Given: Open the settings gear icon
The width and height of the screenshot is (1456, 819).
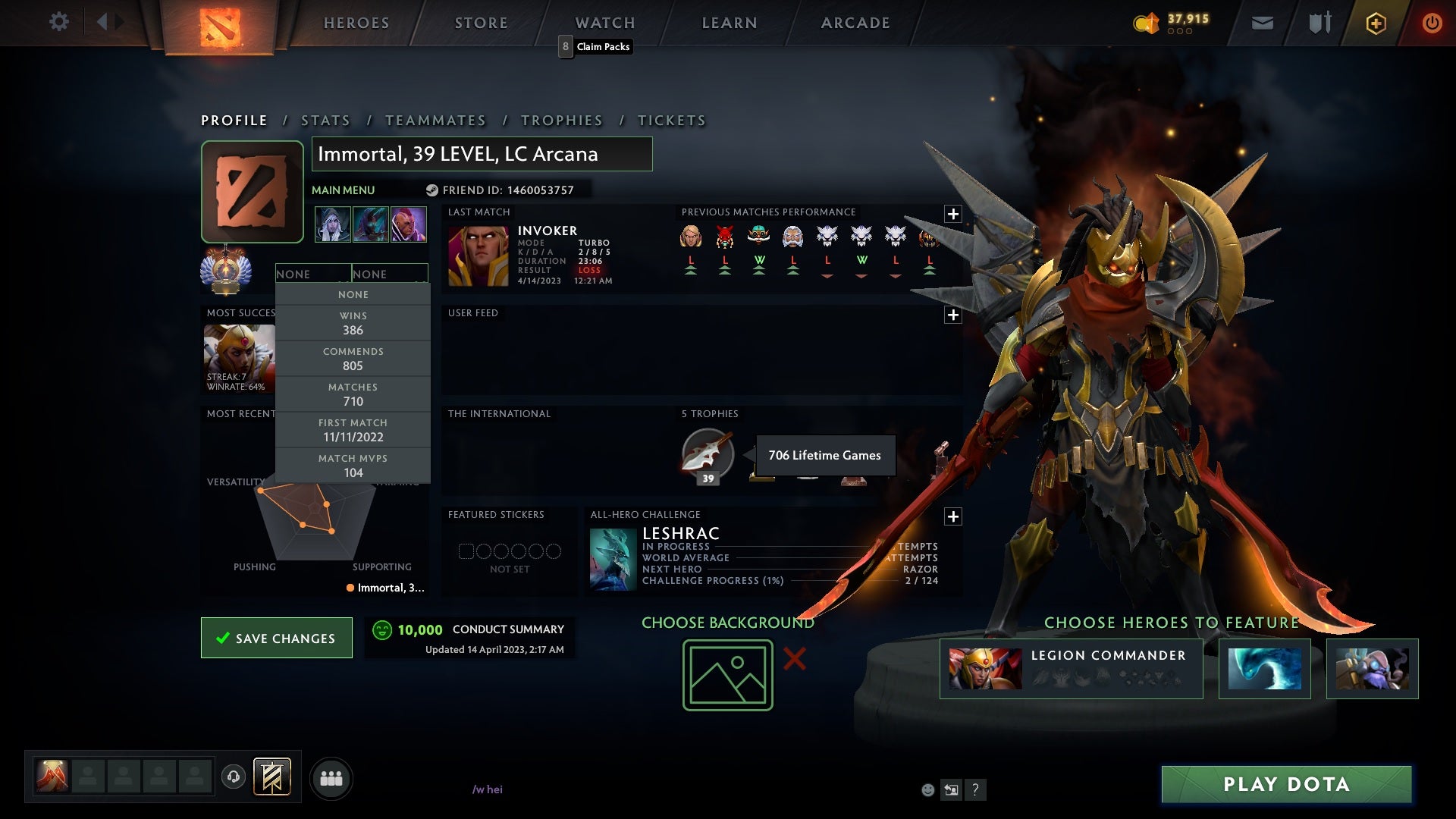Looking at the screenshot, I should tap(59, 22).
